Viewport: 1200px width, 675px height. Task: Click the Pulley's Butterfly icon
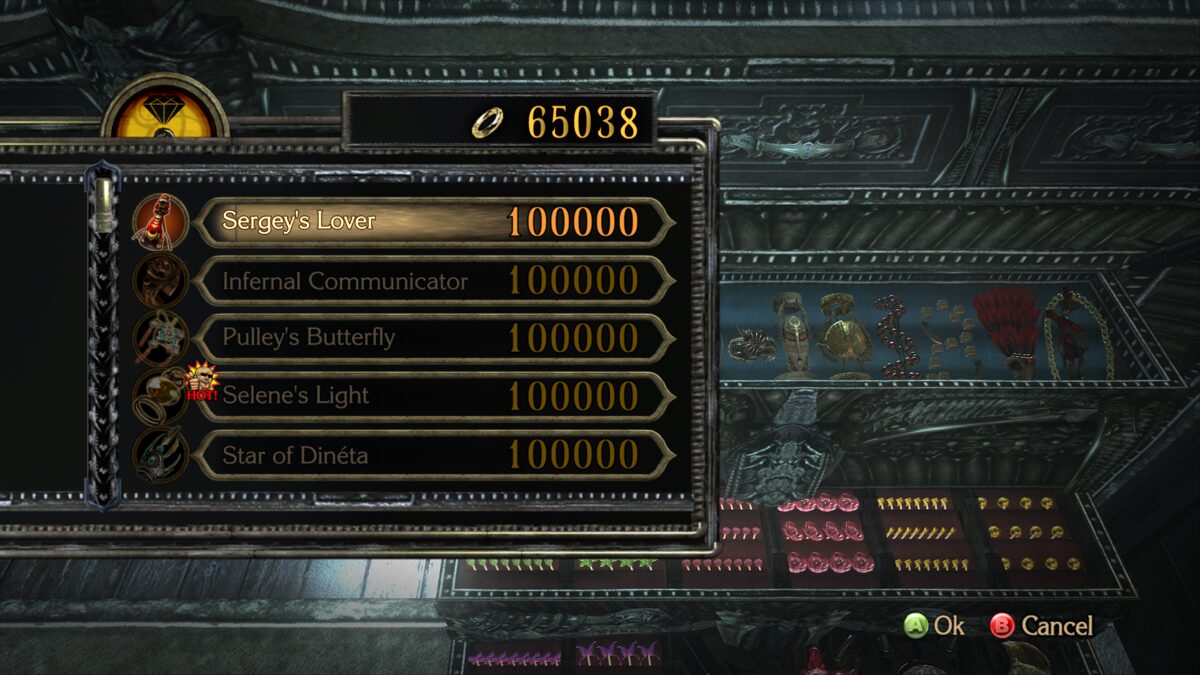[x=160, y=338]
